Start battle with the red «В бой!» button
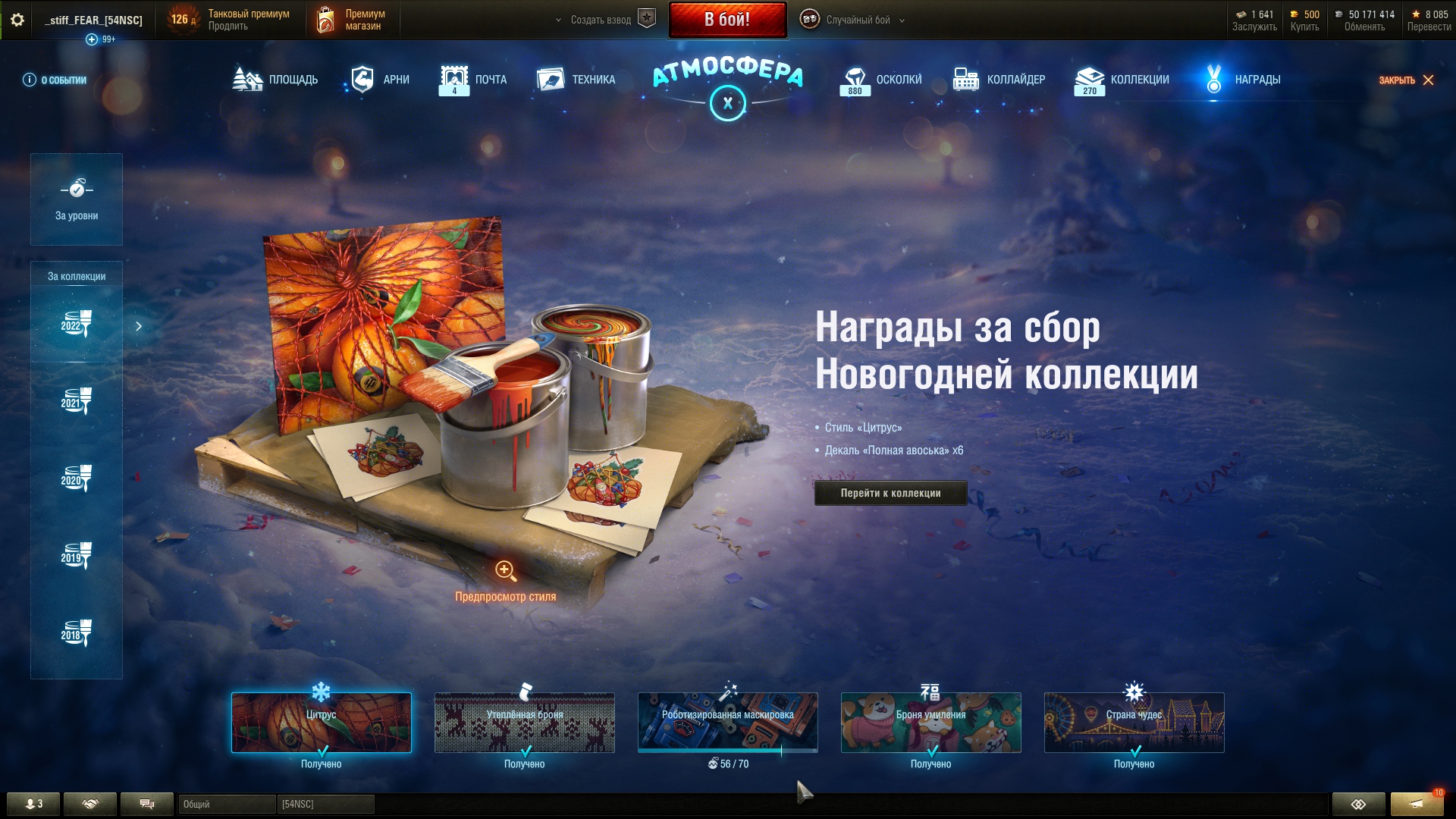 tap(727, 20)
